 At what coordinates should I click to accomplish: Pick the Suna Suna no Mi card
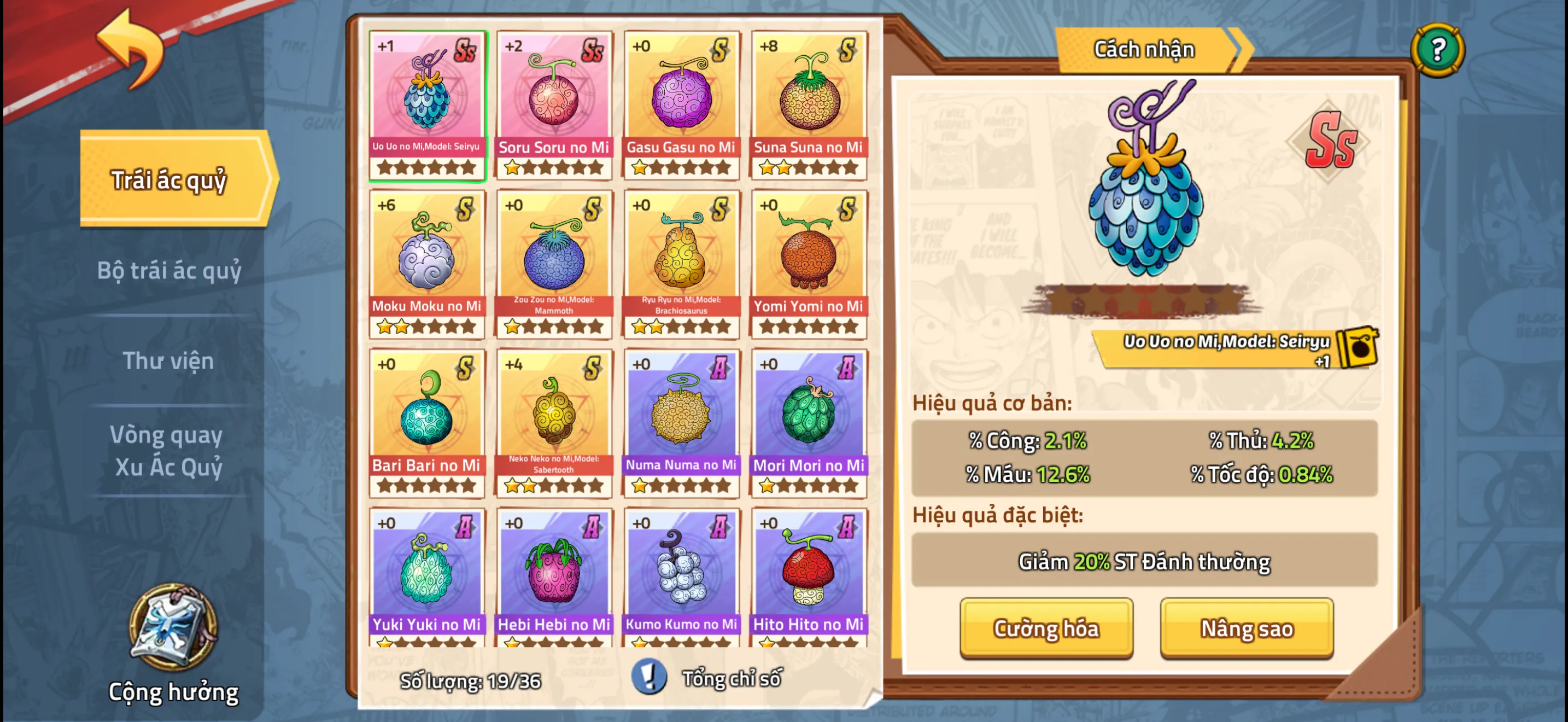point(809,104)
